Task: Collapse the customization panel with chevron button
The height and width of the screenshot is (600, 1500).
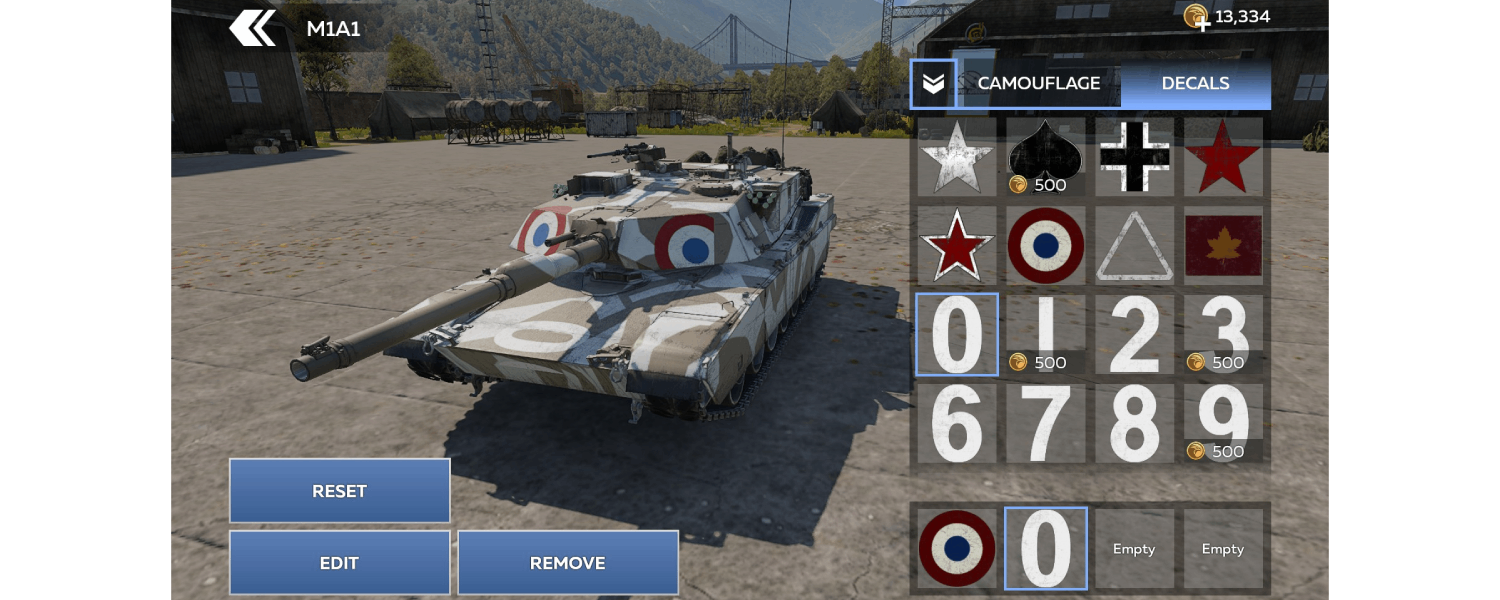Action: click(933, 84)
